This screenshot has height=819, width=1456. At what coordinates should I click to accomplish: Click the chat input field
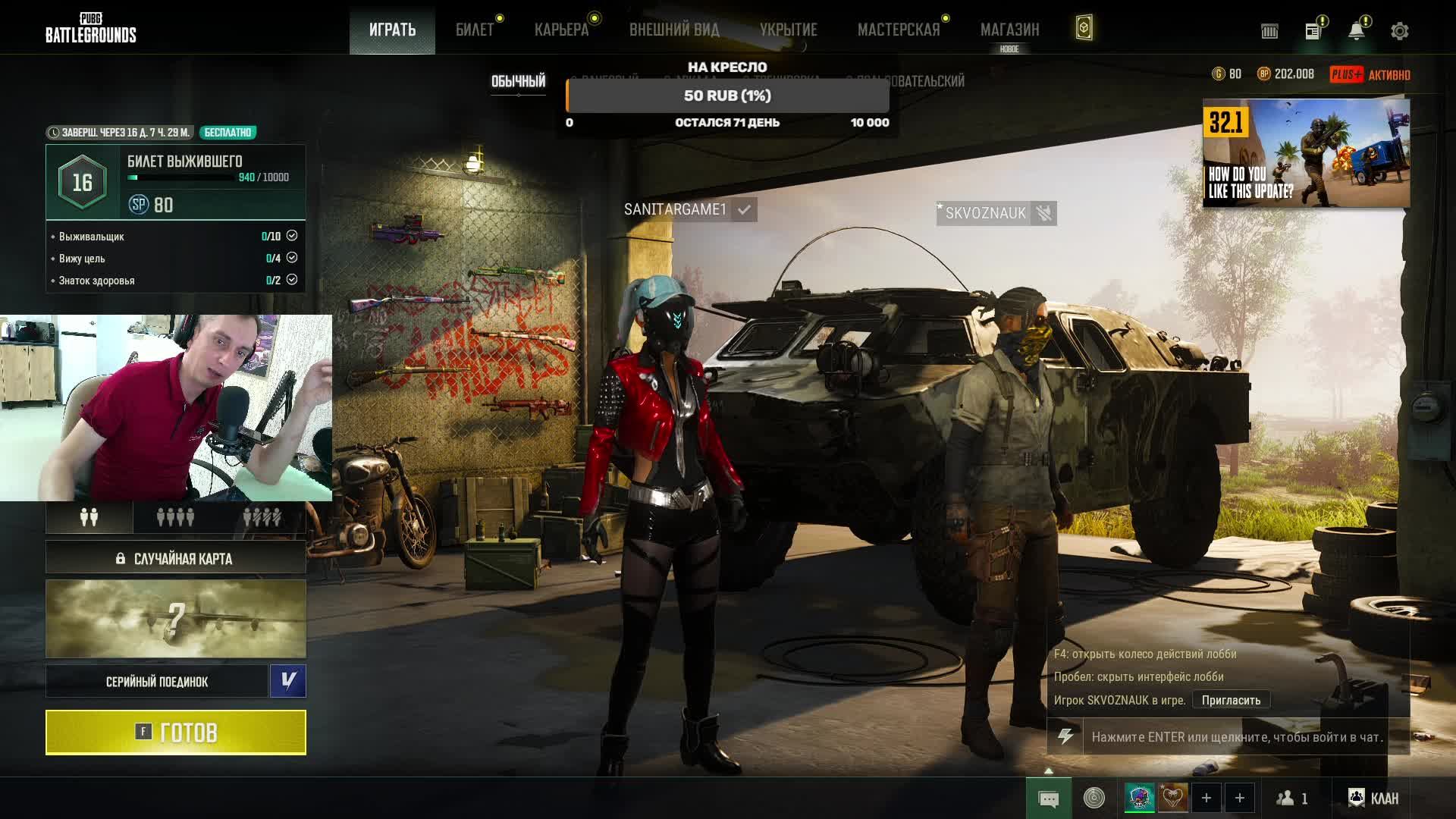[1236, 737]
